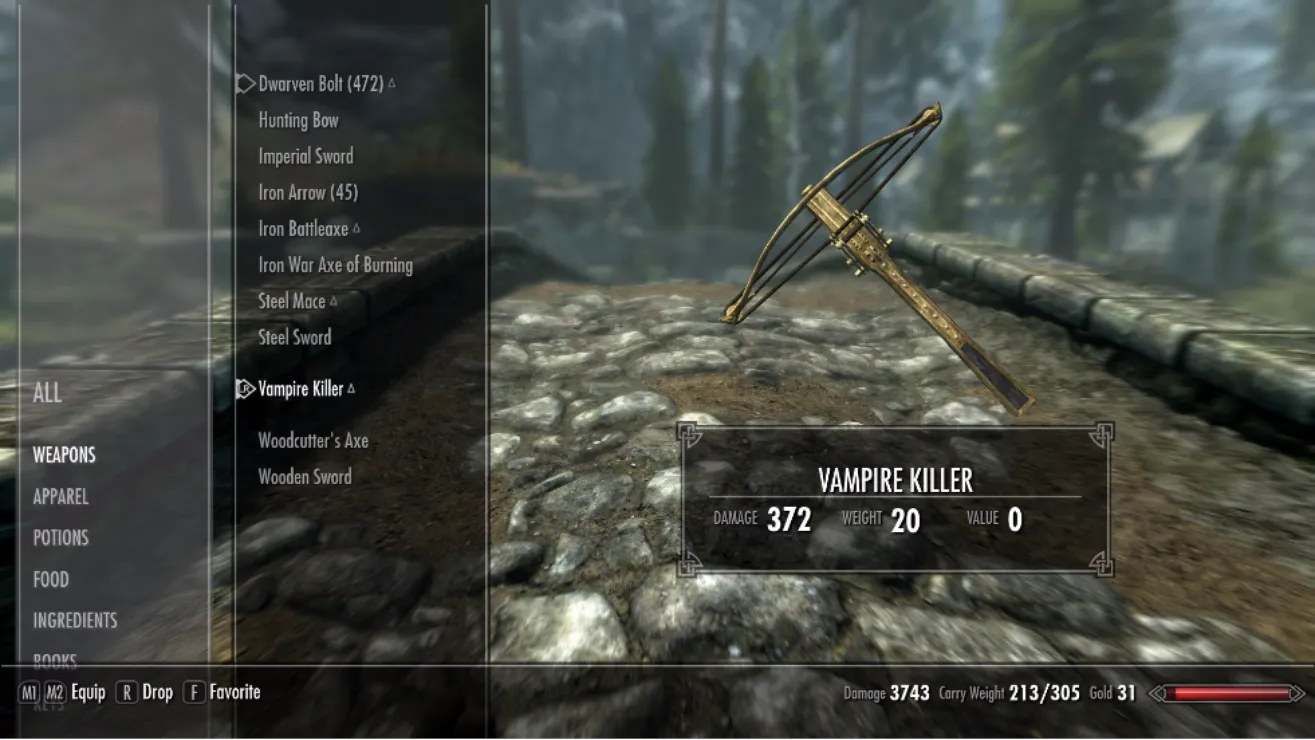Click the highlighted Vampire Killer entry
The width and height of the screenshot is (1315, 740).
[300, 389]
